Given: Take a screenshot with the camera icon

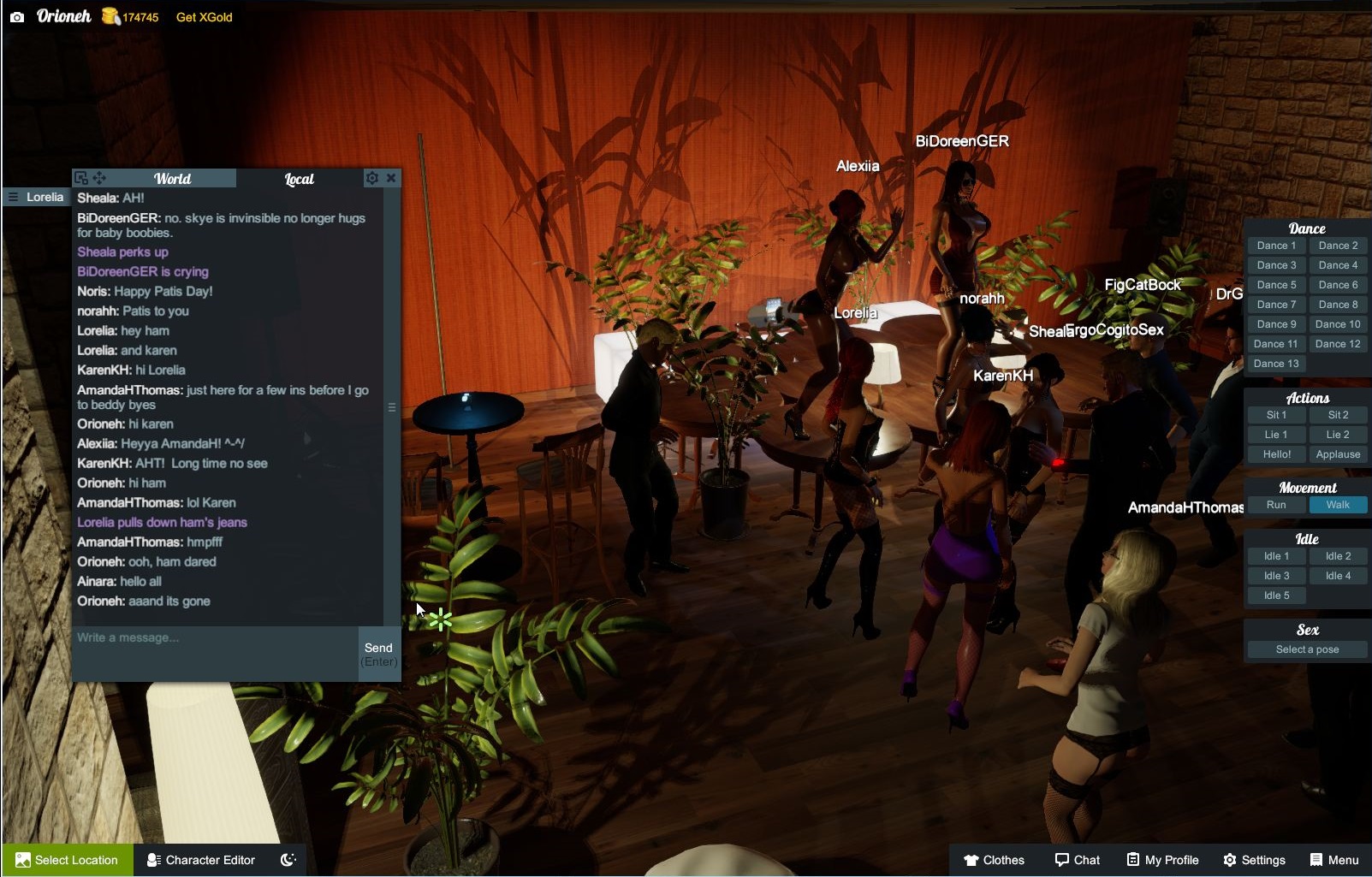Looking at the screenshot, I should (15, 15).
